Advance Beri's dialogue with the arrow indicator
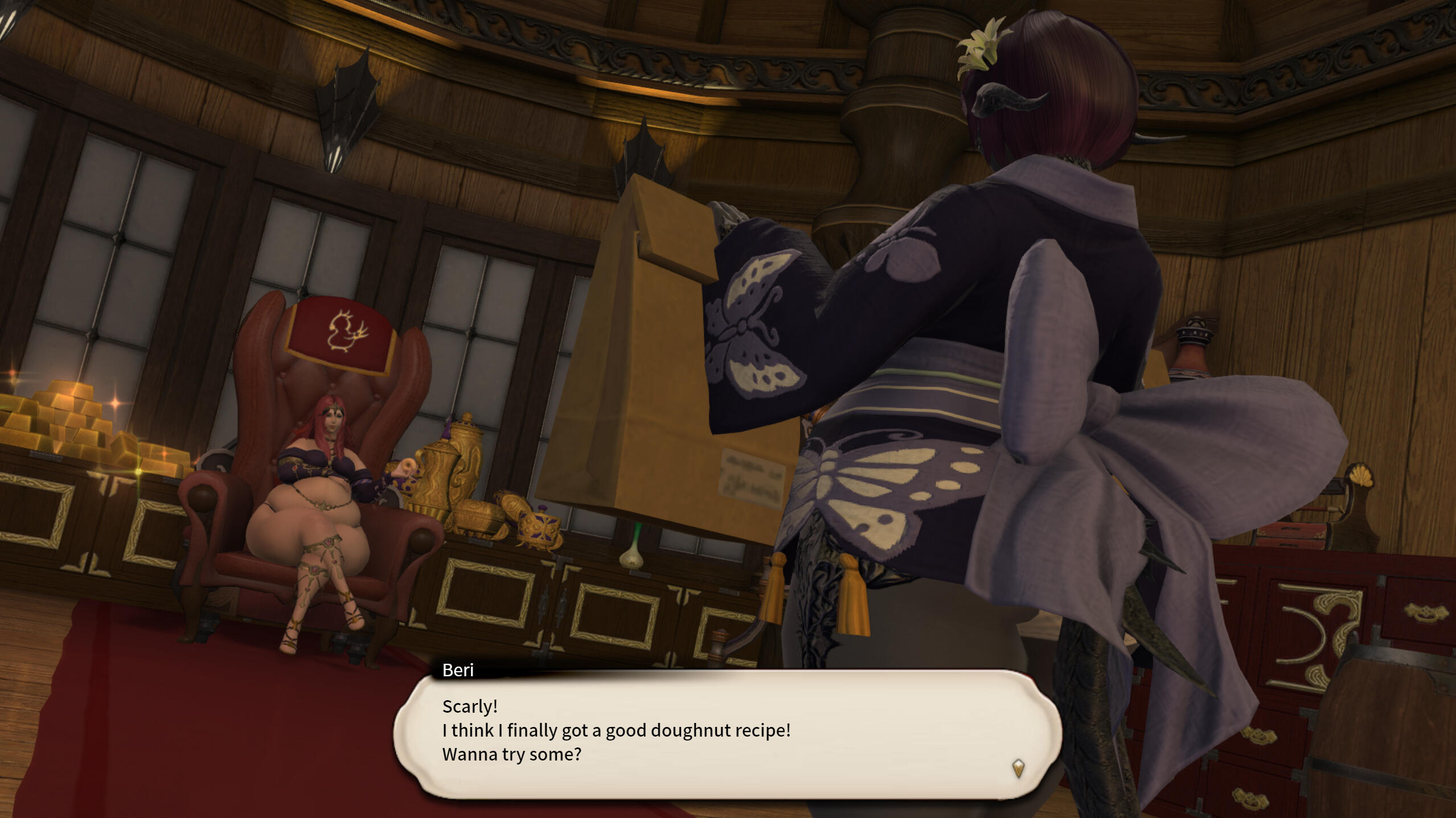The height and width of the screenshot is (818, 1456). (x=1018, y=768)
